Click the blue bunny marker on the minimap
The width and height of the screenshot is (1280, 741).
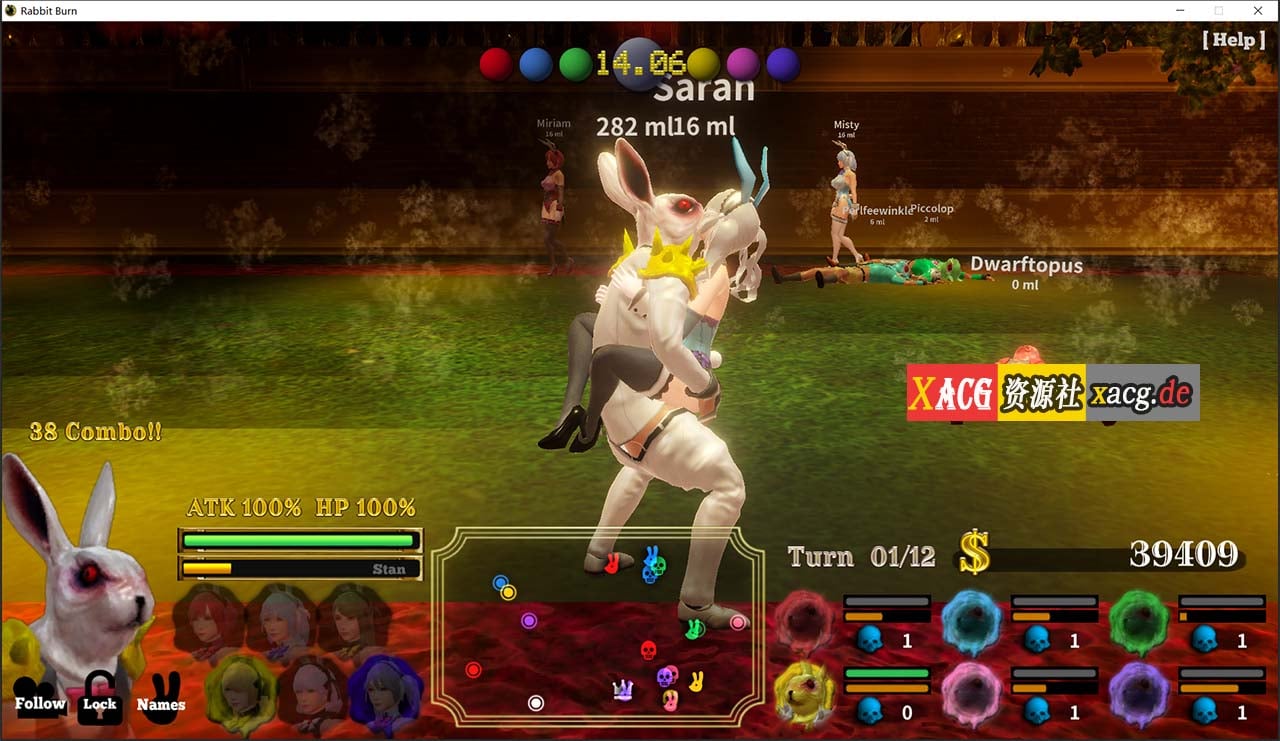[650, 555]
